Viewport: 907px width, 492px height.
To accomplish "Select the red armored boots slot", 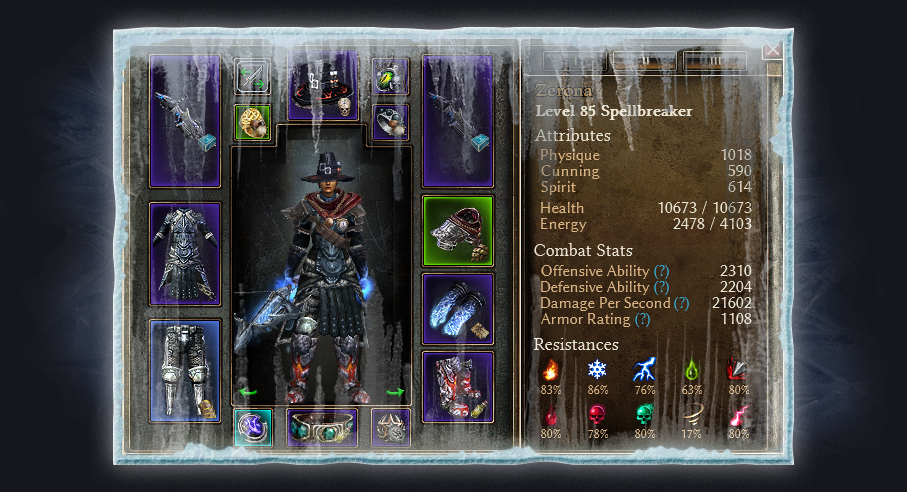I will [457, 386].
